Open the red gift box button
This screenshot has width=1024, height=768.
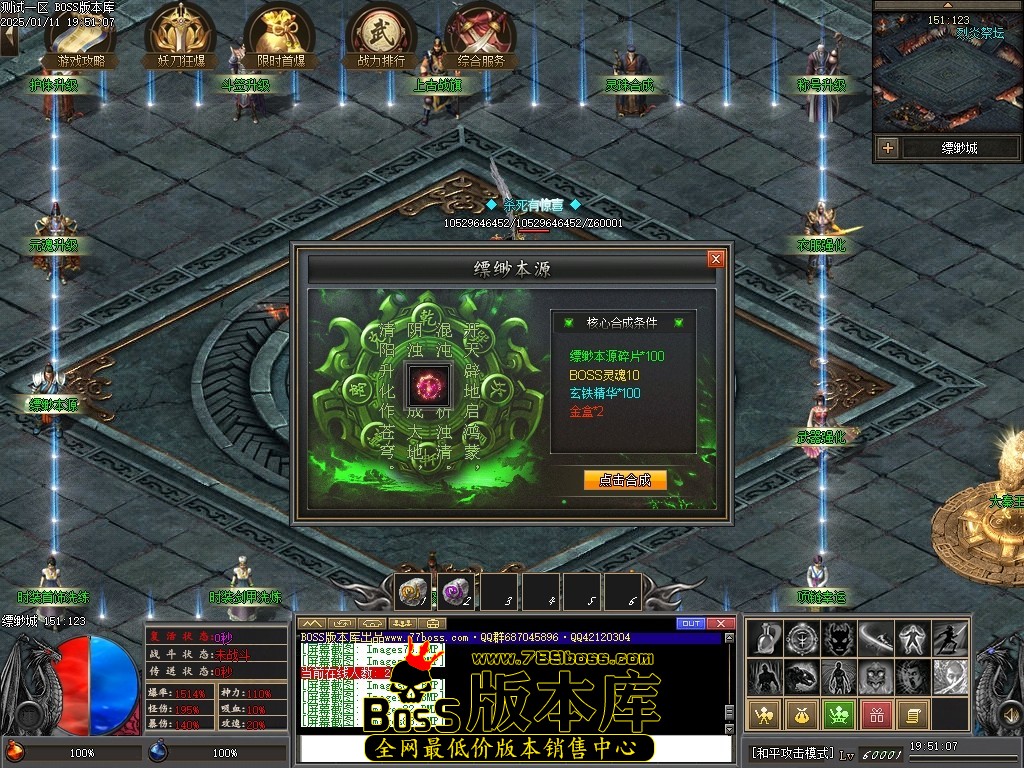click(877, 714)
